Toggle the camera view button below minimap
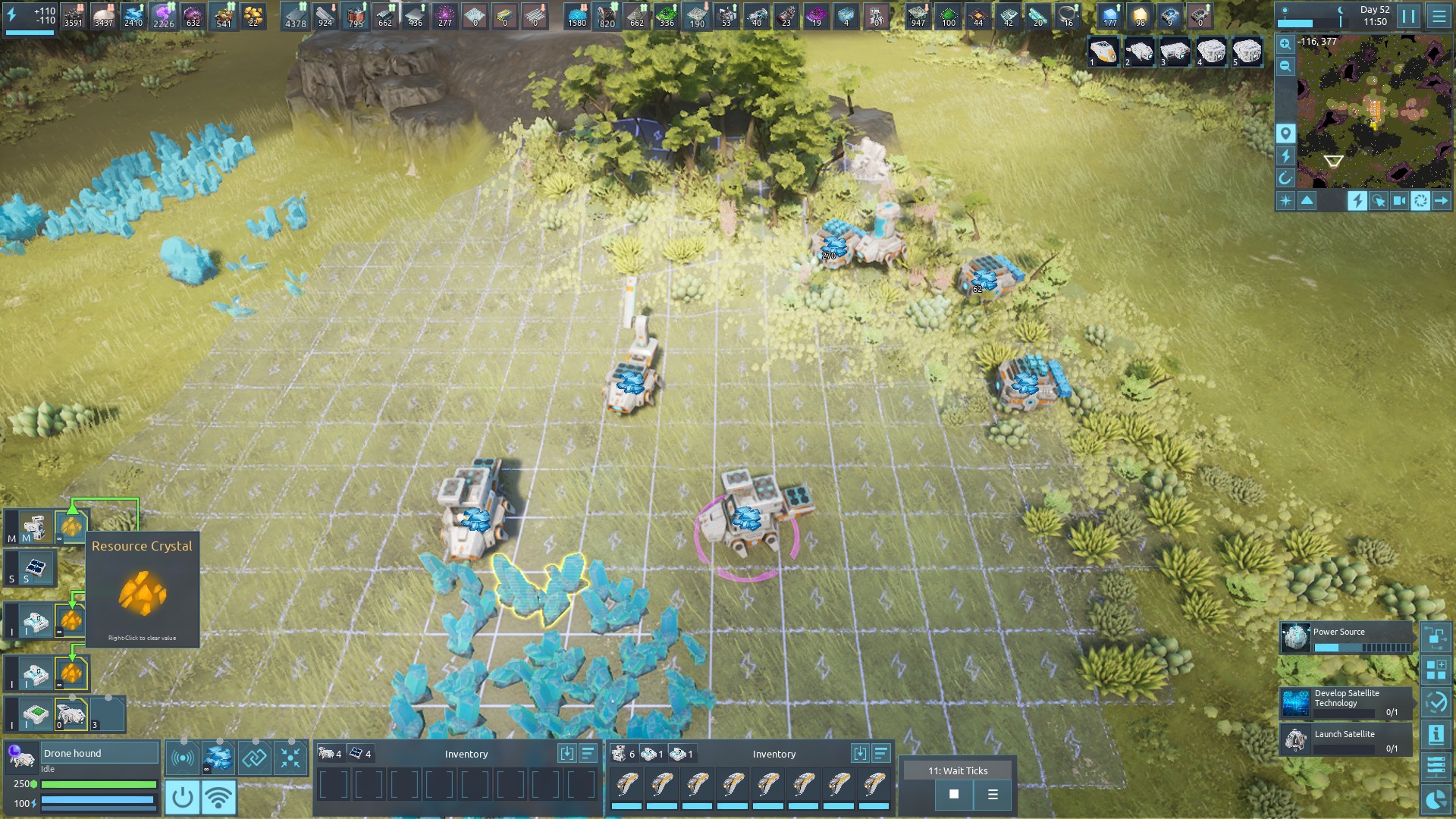The height and width of the screenshot is (819, 1456). pos(1399,200)
